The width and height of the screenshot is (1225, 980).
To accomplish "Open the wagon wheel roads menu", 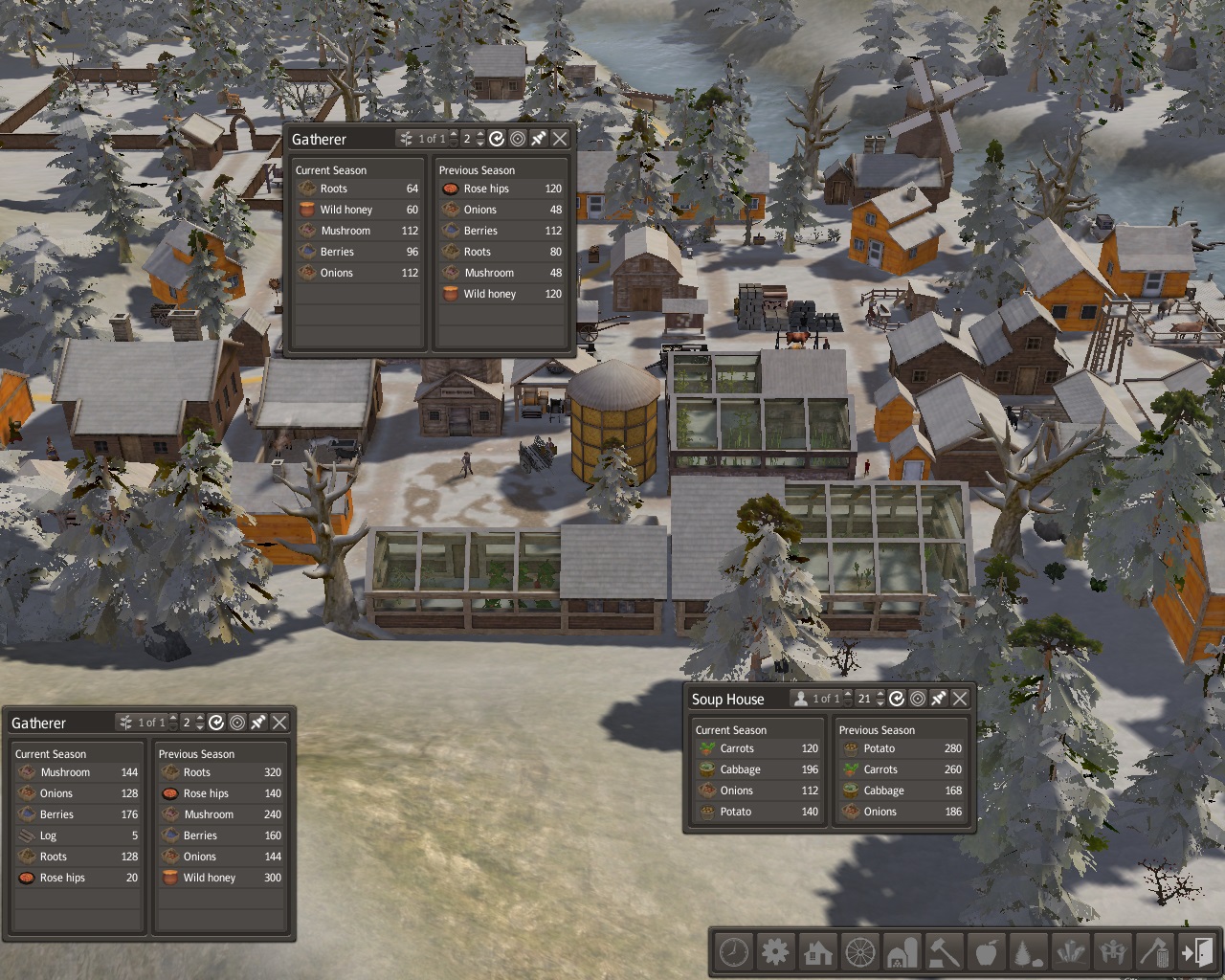I will click(860, 952).
